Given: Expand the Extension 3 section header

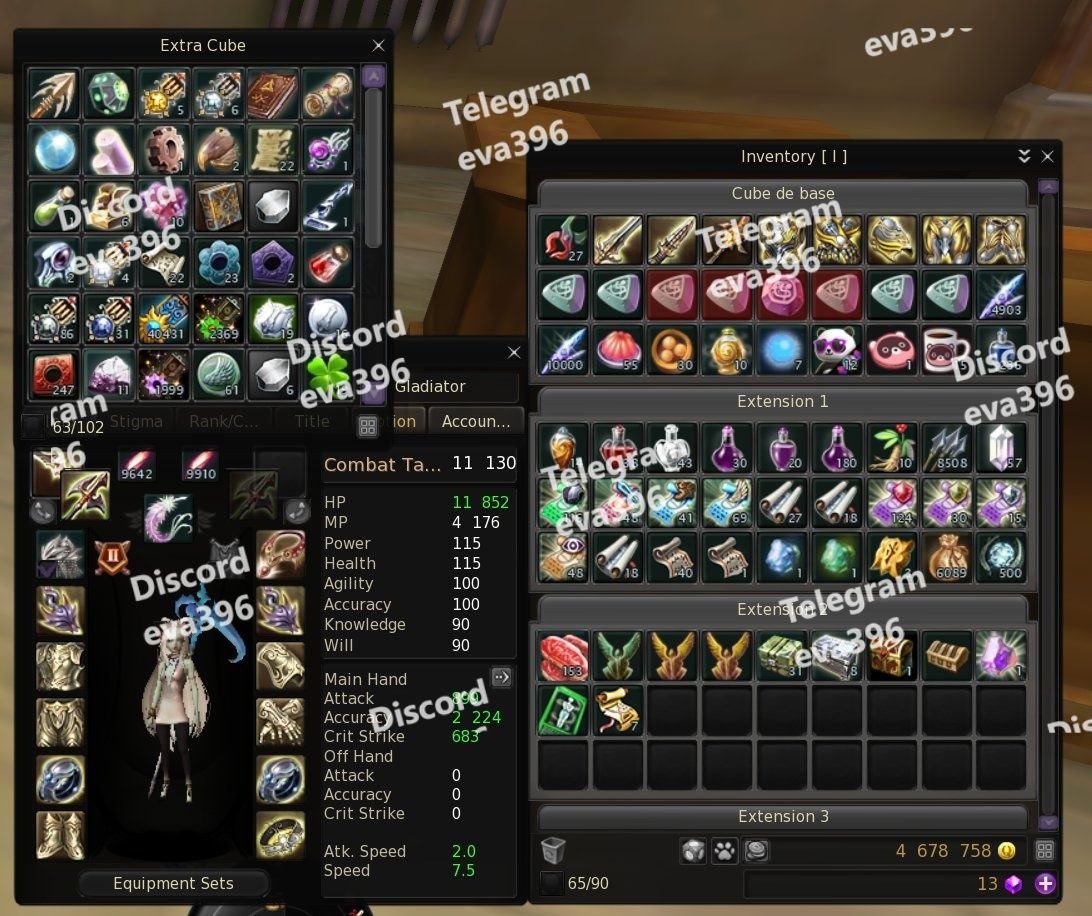Looking at the screenshot, I should pos(783,817).
